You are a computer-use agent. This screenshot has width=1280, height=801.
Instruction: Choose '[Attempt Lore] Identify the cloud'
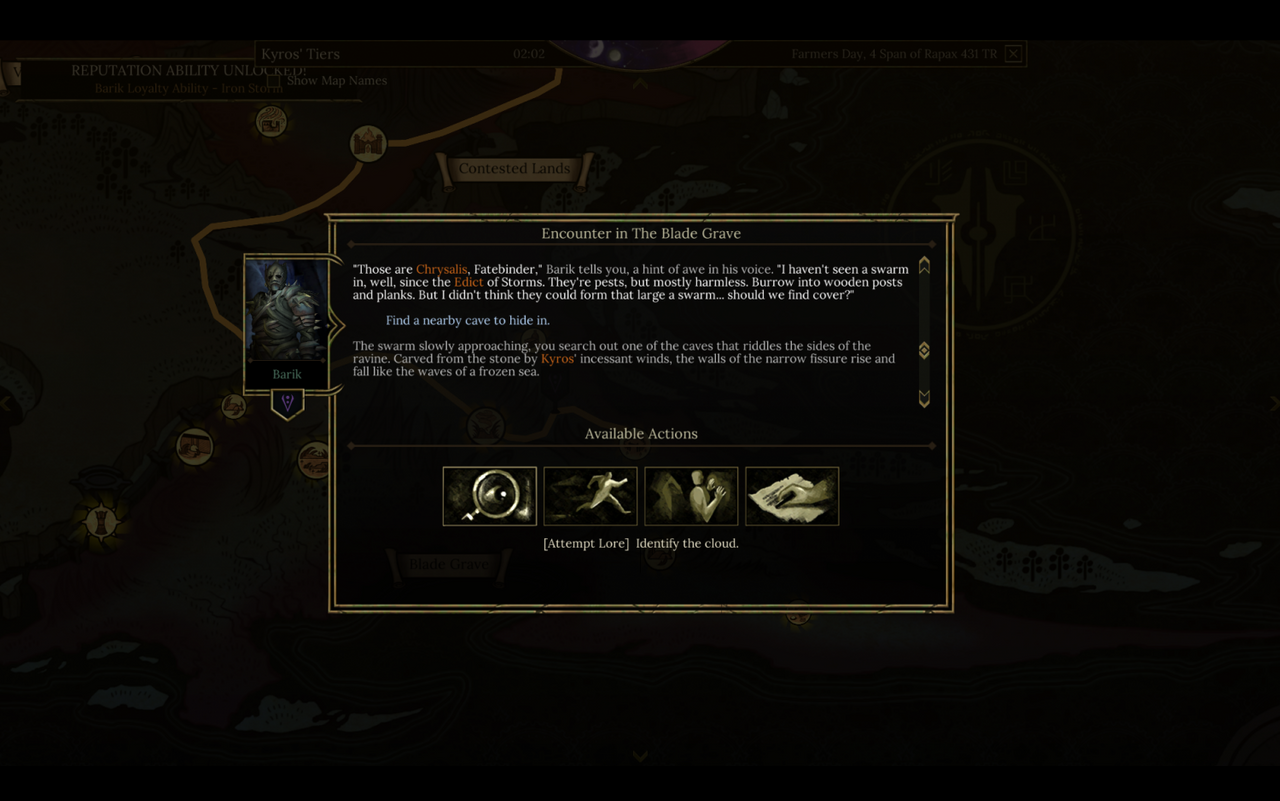[x=641, y=543]
